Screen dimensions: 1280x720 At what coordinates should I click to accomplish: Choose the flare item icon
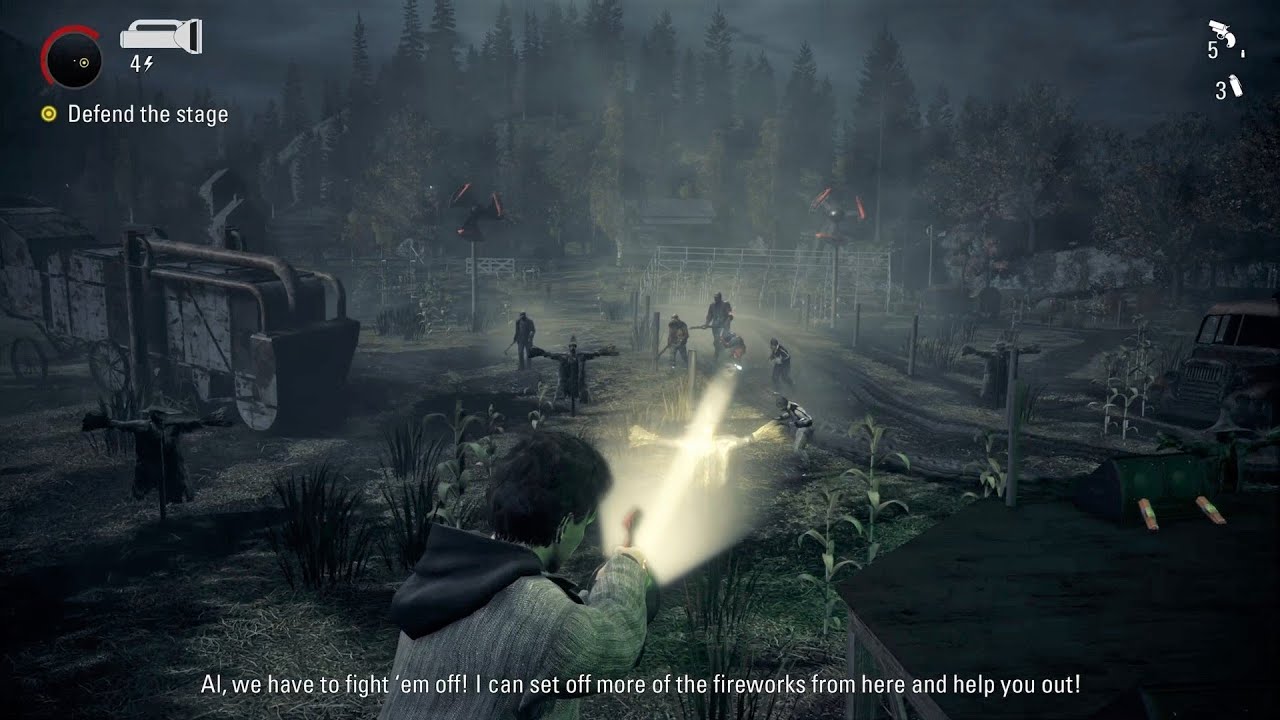point(1236,87)
